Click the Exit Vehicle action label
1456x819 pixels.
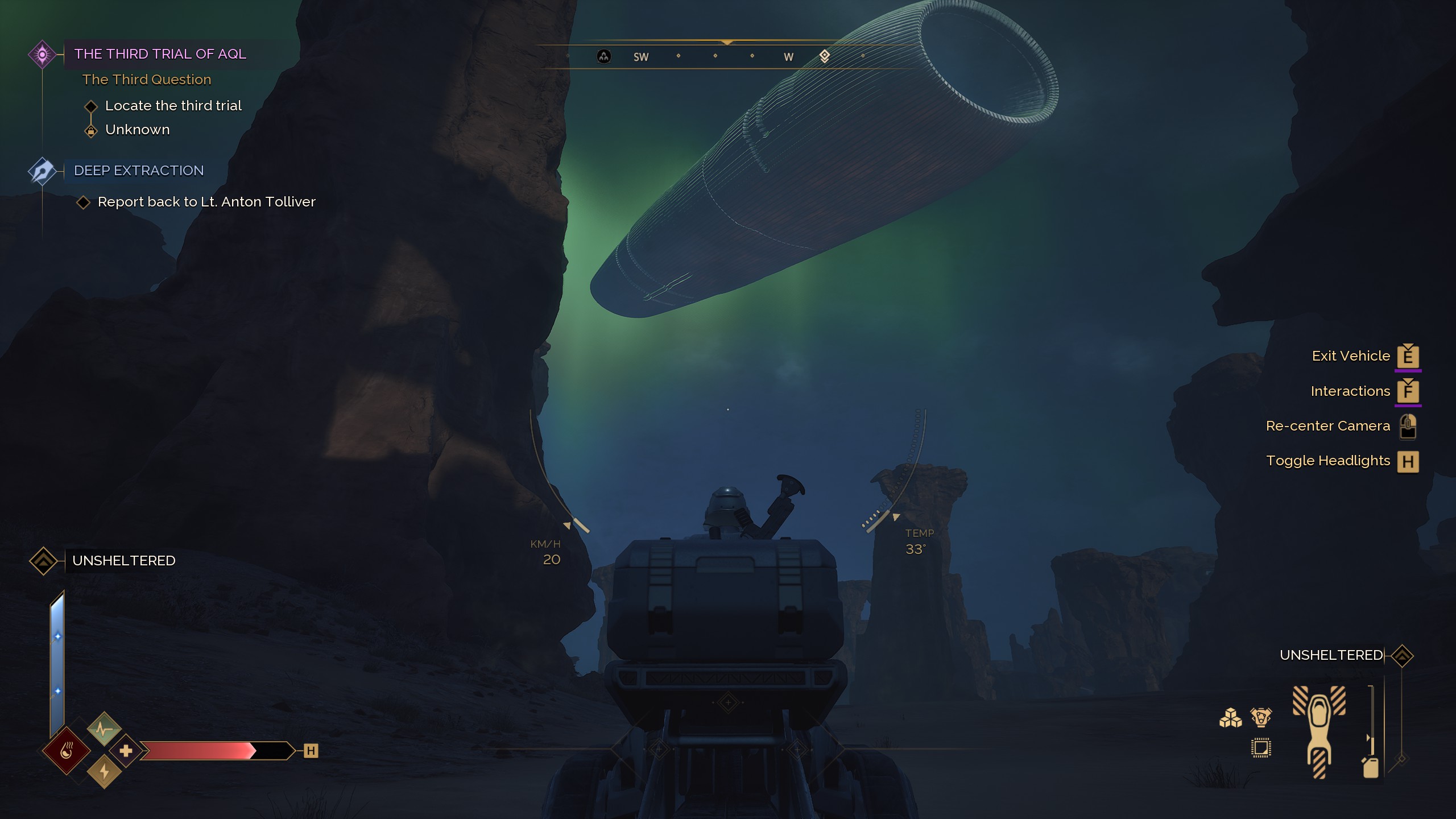pyautogui.click(x=1350, y=356)
